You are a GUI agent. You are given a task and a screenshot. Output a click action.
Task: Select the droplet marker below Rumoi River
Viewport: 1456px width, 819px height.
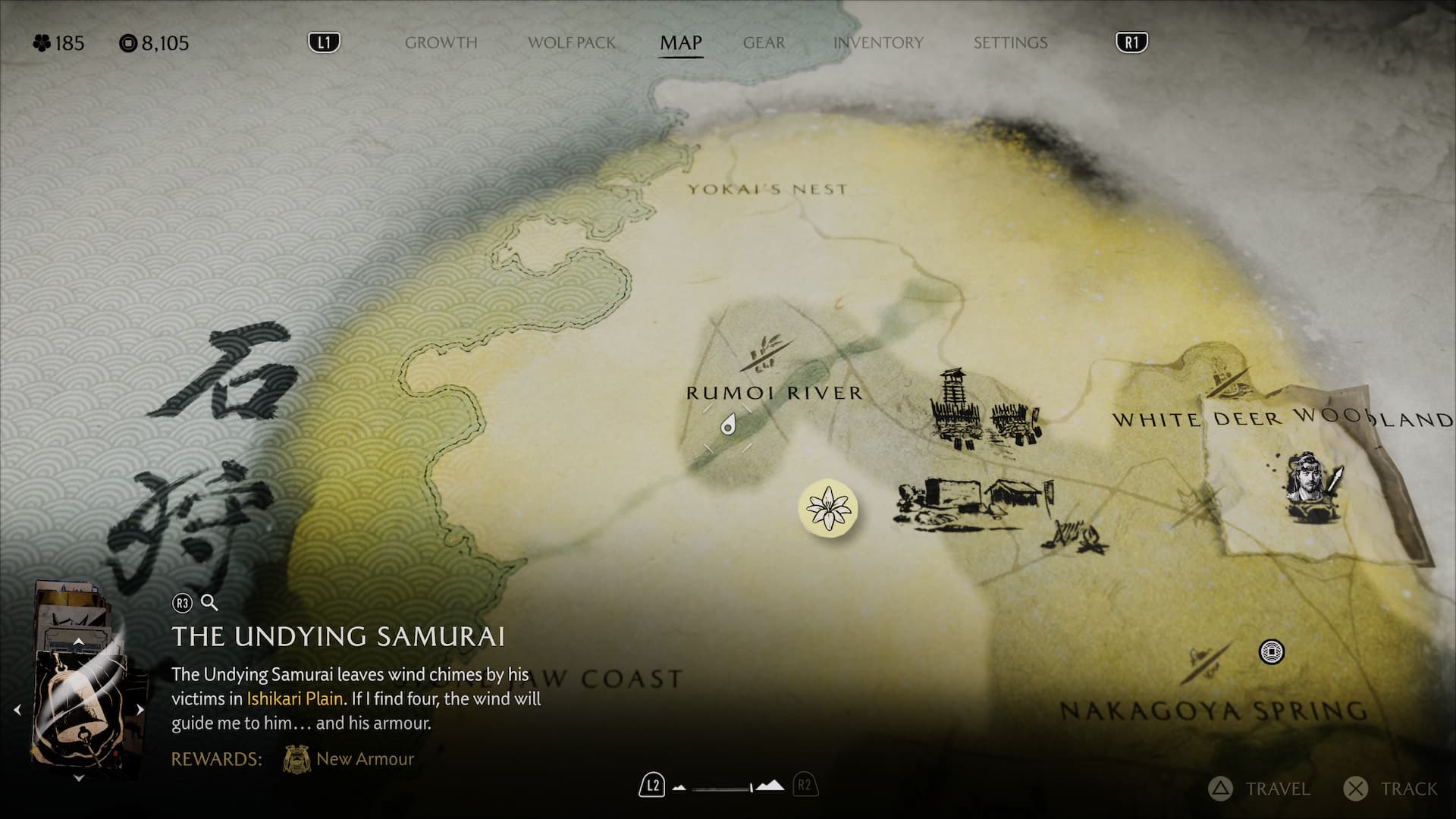point(728,425)
